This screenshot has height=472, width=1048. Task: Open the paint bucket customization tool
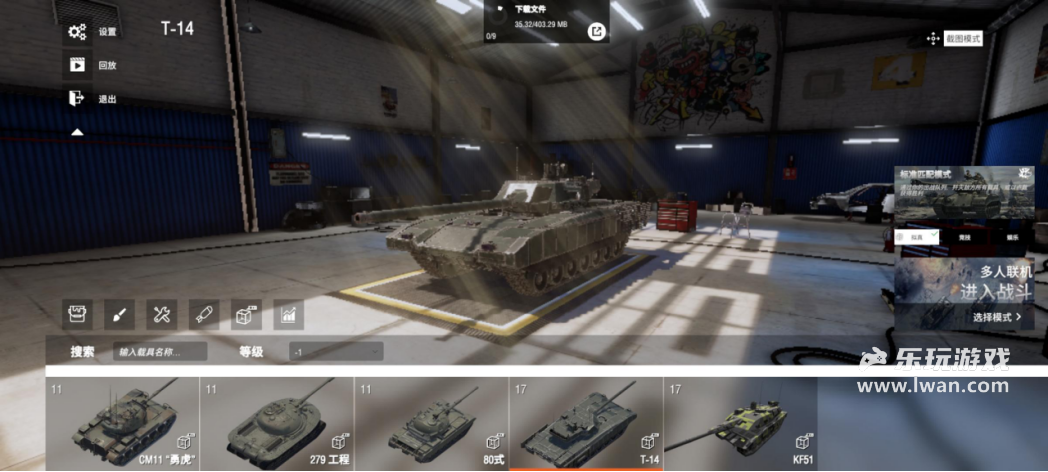pyautogui.click(x=77, y=315)
